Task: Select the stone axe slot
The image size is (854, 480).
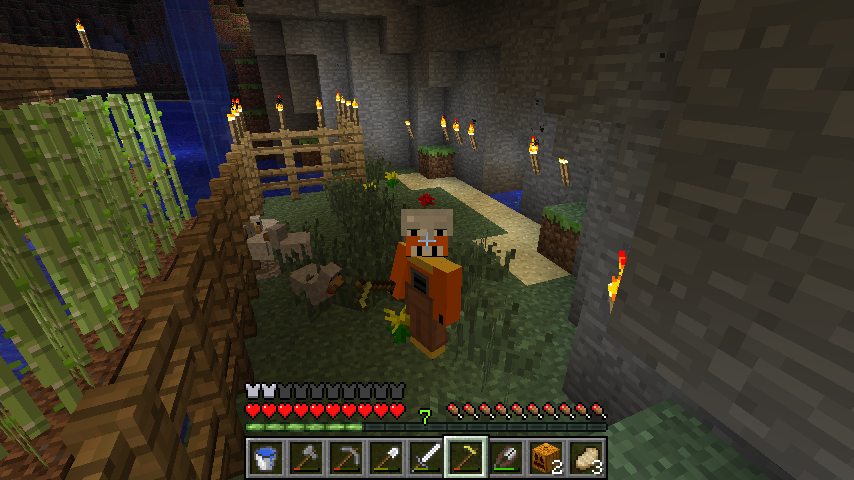Action: pos(306,458)
